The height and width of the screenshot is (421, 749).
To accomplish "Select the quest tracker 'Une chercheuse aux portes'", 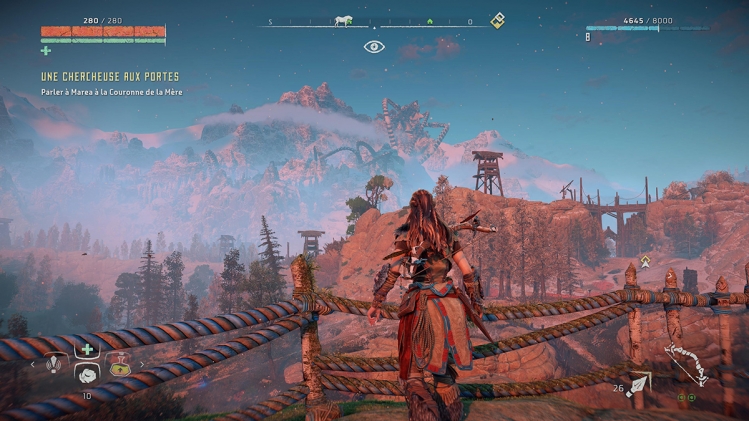I will tap(110, 77).
